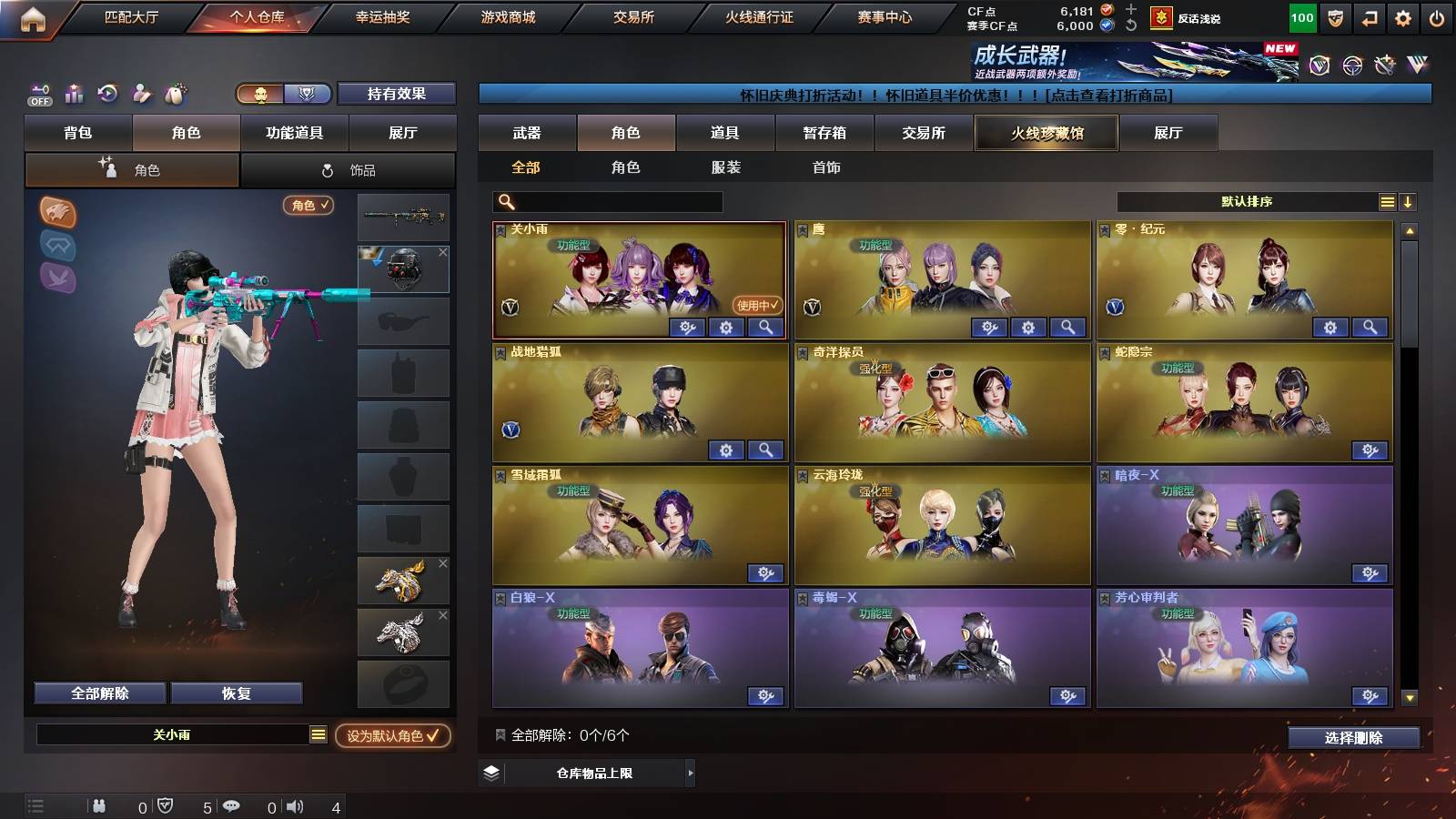
Task: Select the friends icon in the bottom status bar
Action: point(98,805)
